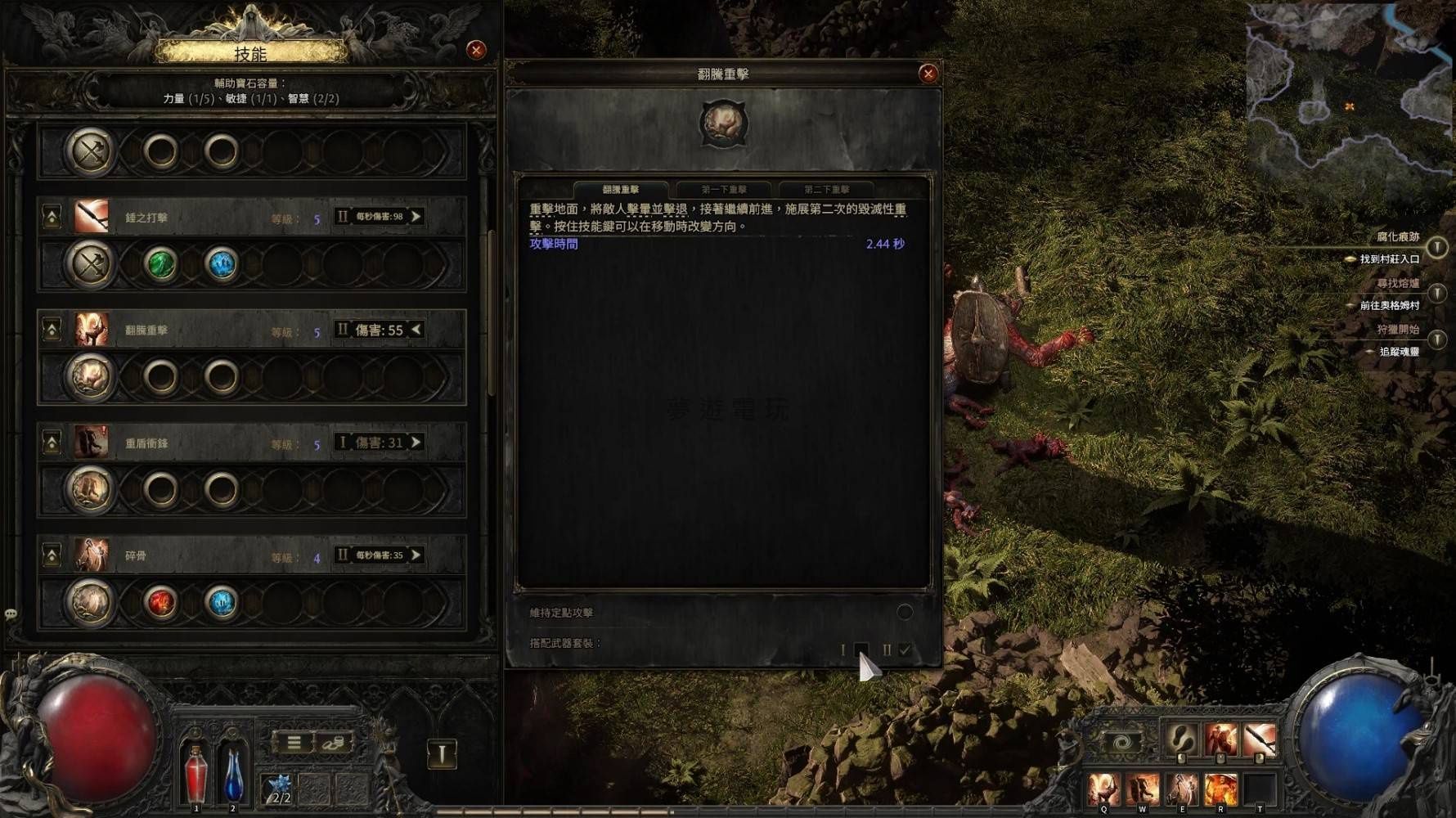Screen dimensions: 1456x818
Task: Click the blue mana flask
Action: pos(233,775)
